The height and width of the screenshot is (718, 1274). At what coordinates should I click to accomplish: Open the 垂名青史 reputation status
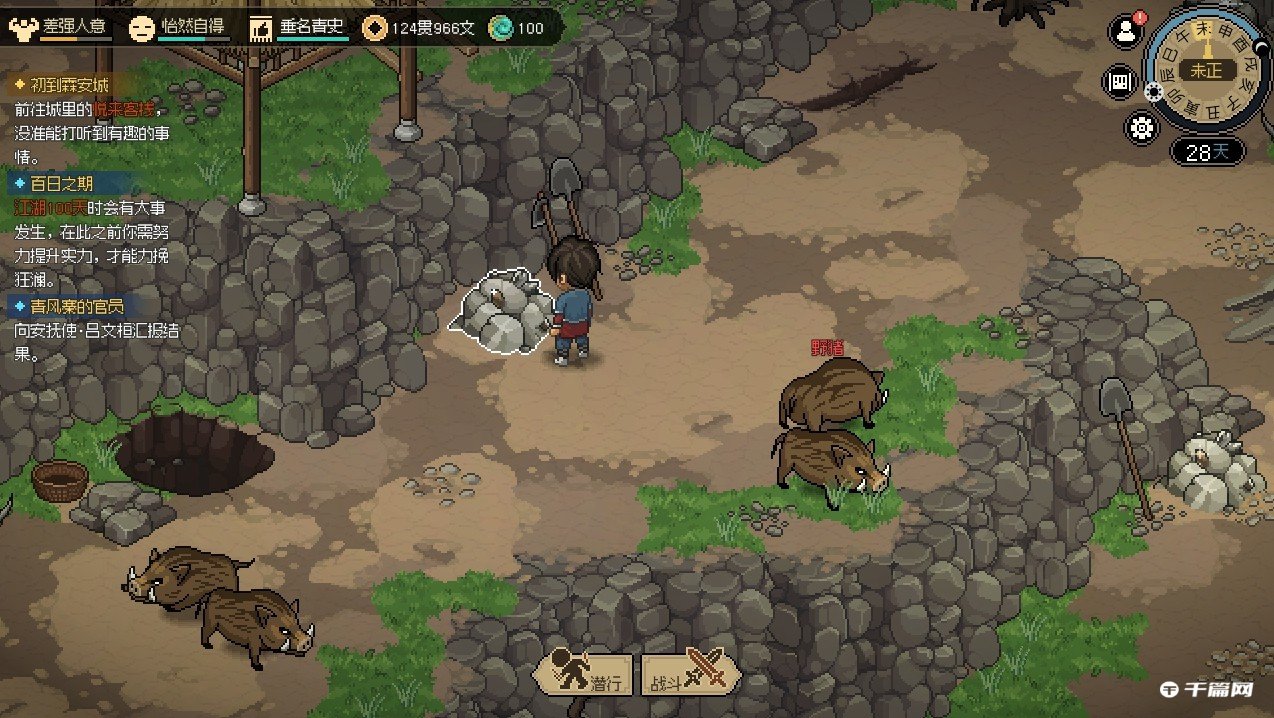tap(298, 28)
